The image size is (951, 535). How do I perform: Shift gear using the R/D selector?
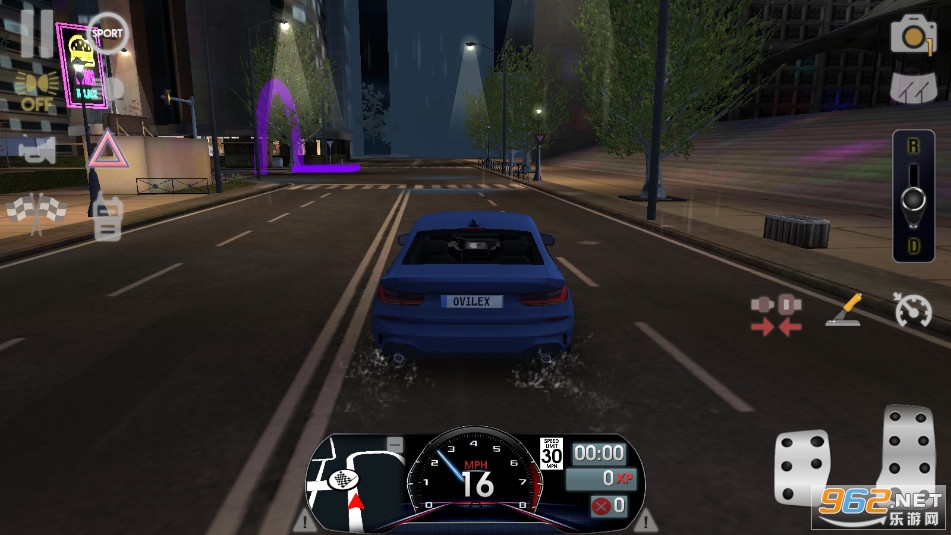click(x=913, y=197)
